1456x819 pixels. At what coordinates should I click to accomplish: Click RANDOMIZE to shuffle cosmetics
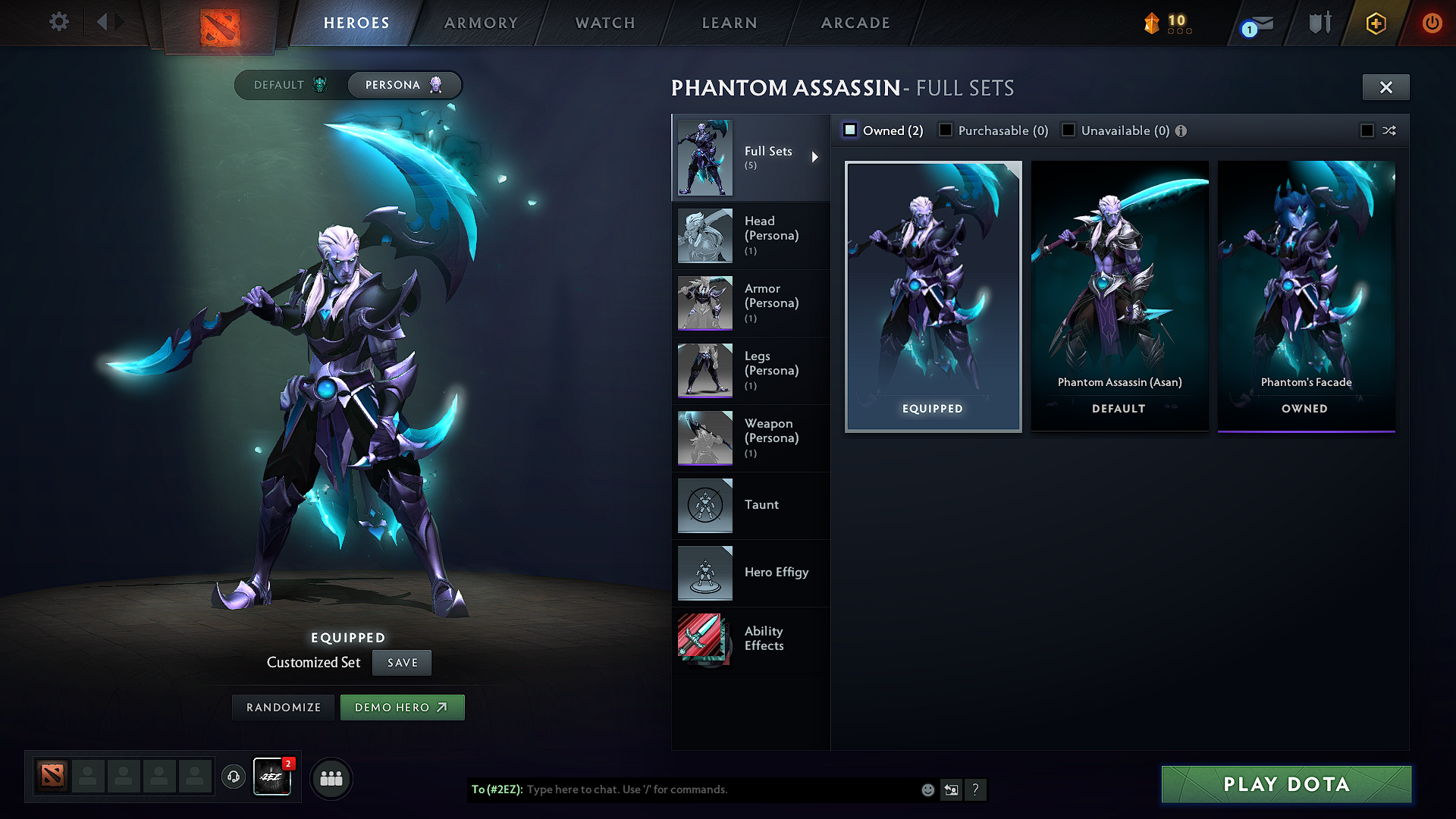point(283,707)
